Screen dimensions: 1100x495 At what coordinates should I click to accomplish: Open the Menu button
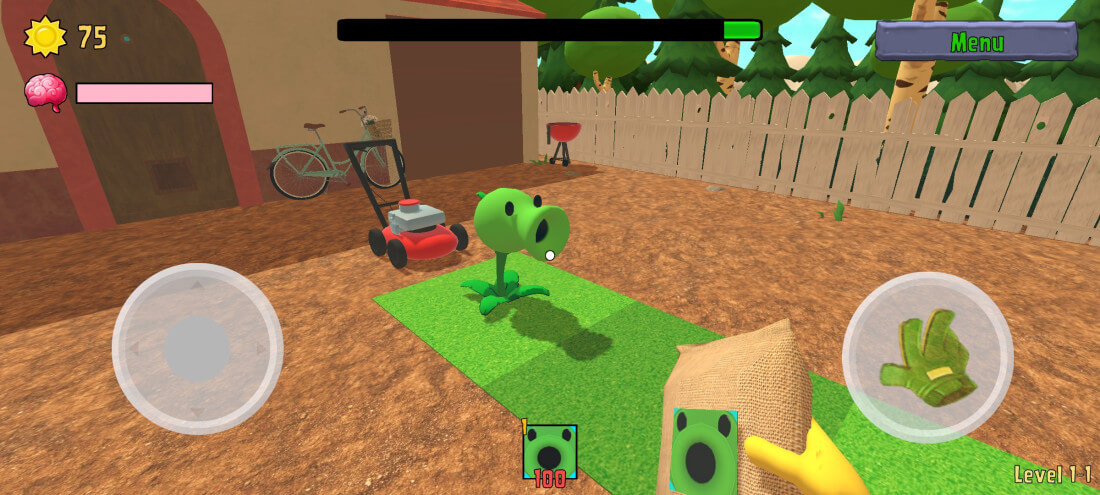point(976,42)
